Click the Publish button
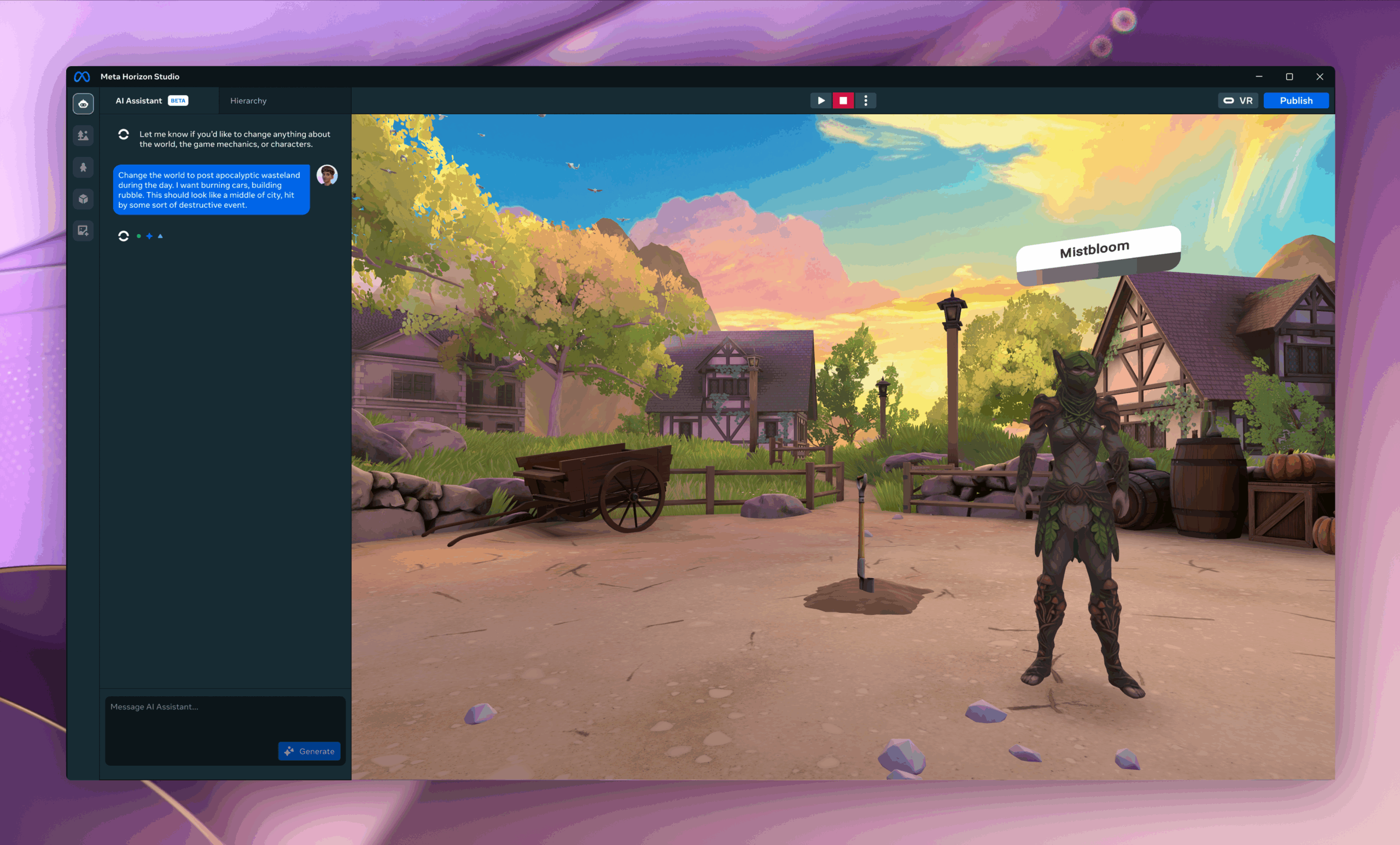1400x845 pixels. click(x=1296, y=100)
